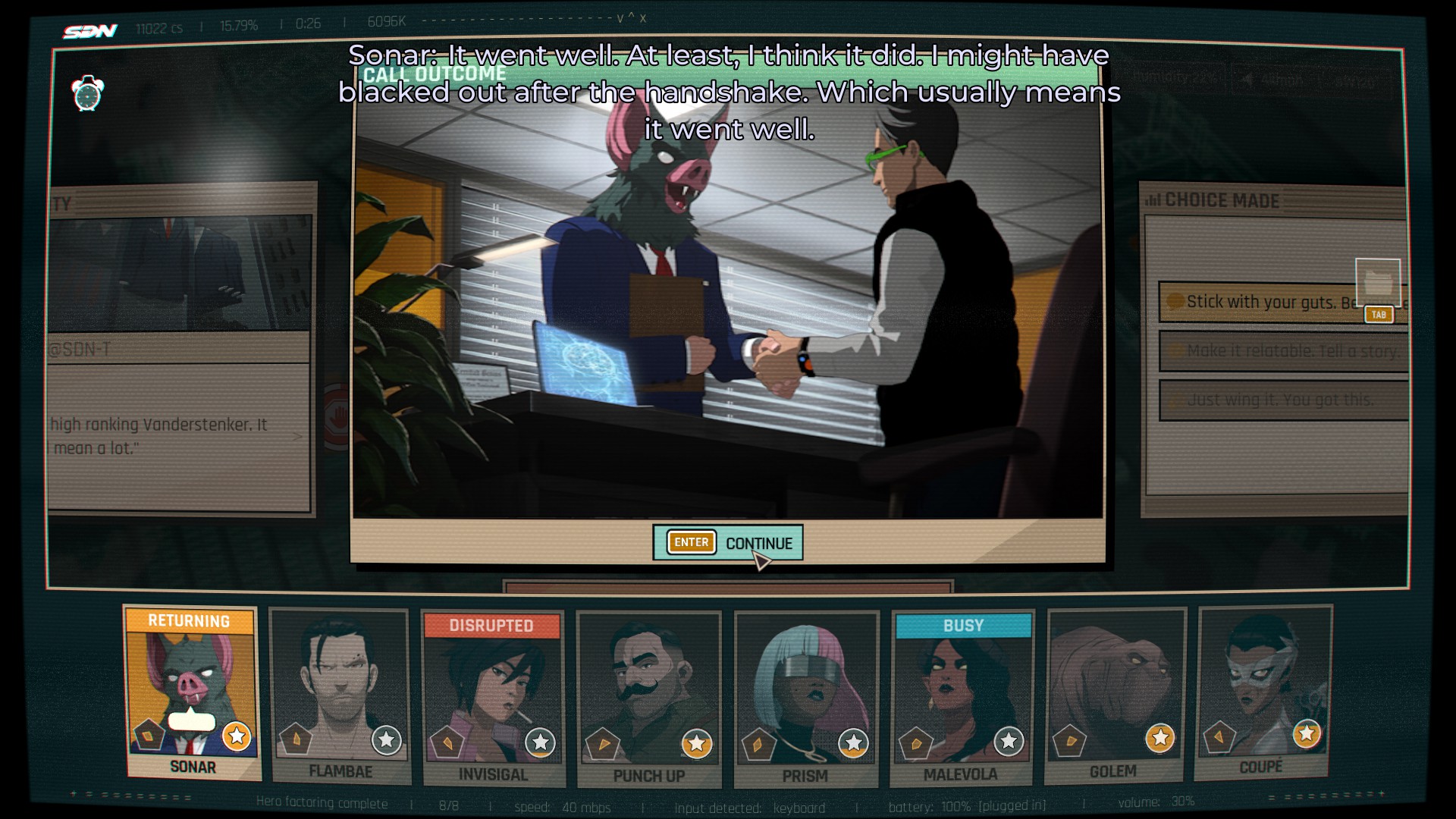Pick the Punch Up hero card
The height and width of the screenshot is (819, 1456).
pyautogui.click(x=648, y=699)
